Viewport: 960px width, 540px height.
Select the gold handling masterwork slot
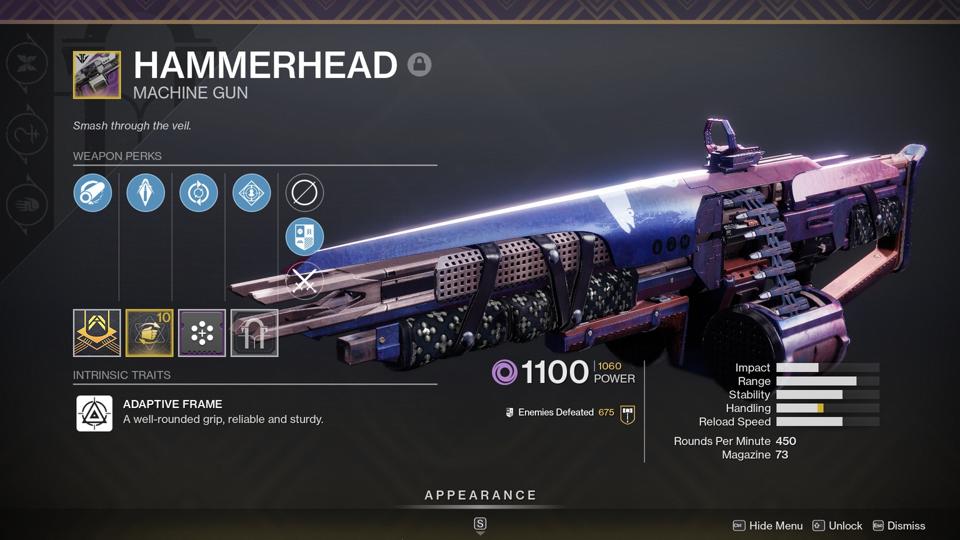coord(149,333)
